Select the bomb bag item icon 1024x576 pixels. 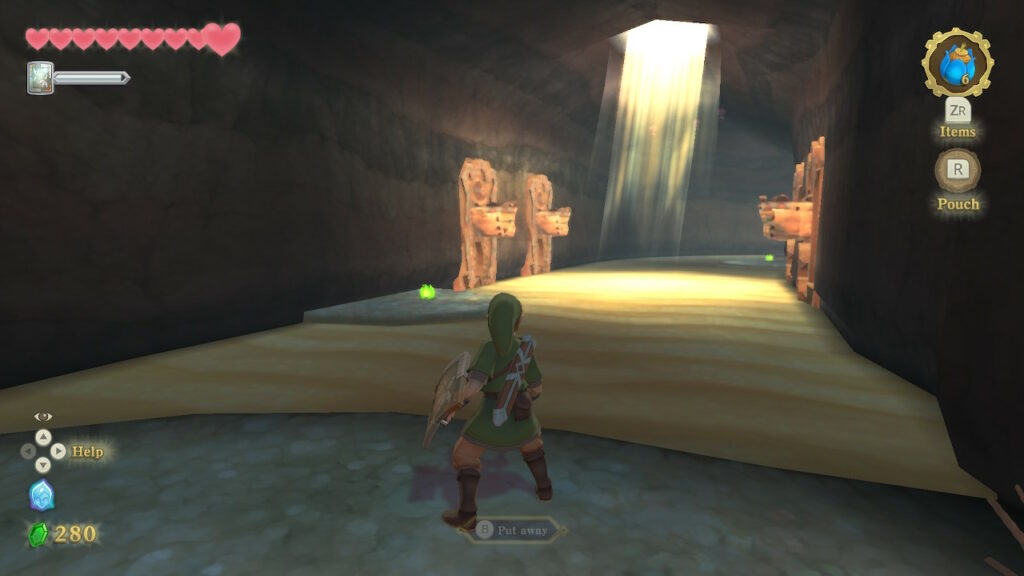point(957,64)
